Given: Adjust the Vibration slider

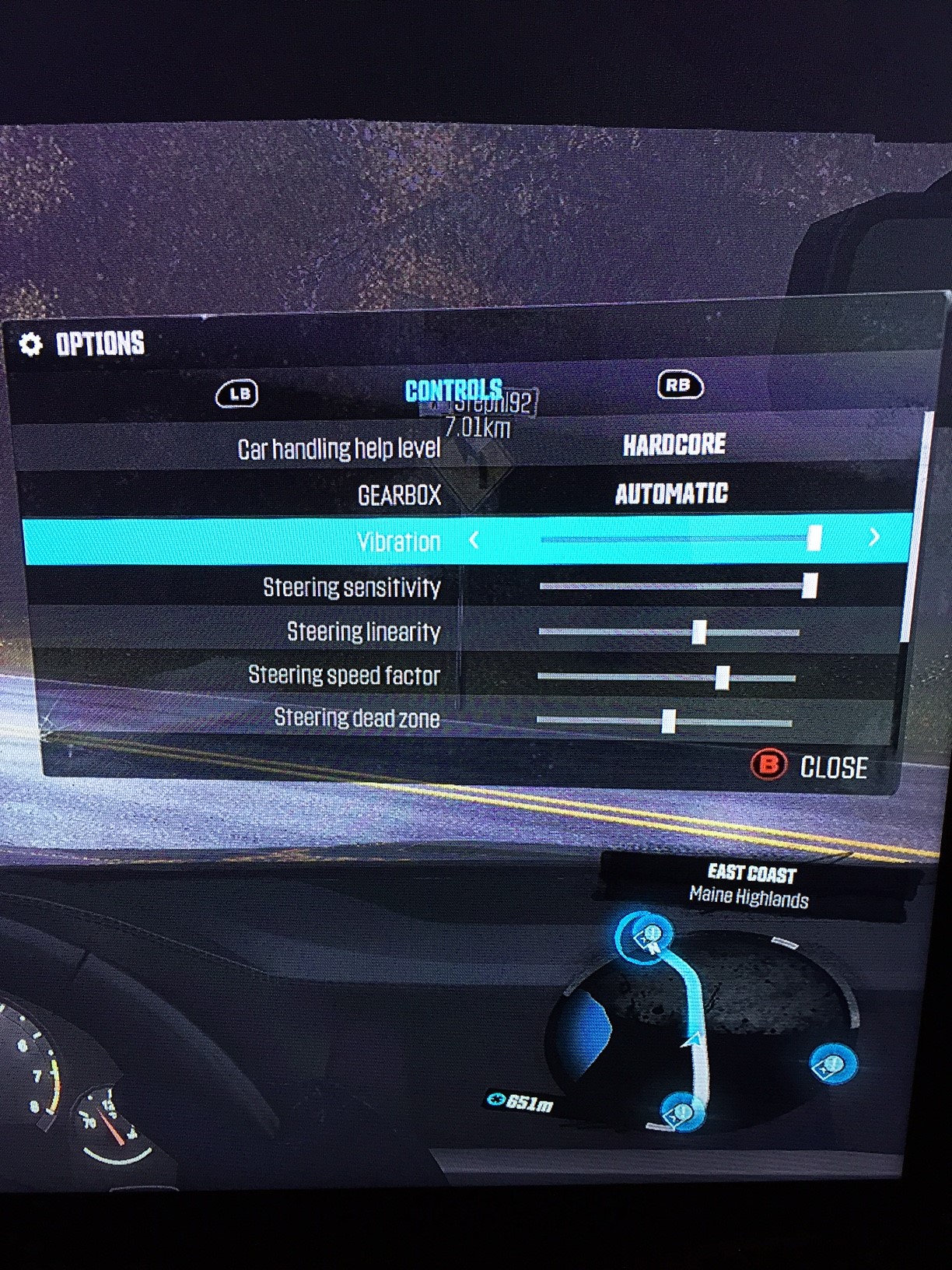Looking at the screenshot, I should coord(814,538).
